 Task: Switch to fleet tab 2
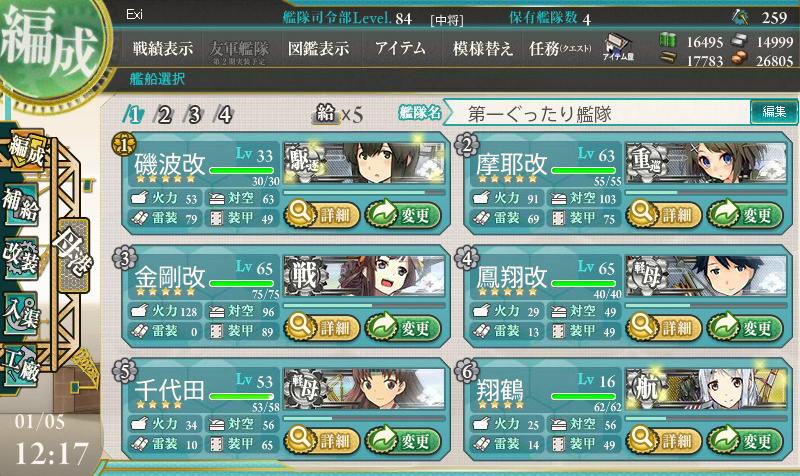point(165,114)
